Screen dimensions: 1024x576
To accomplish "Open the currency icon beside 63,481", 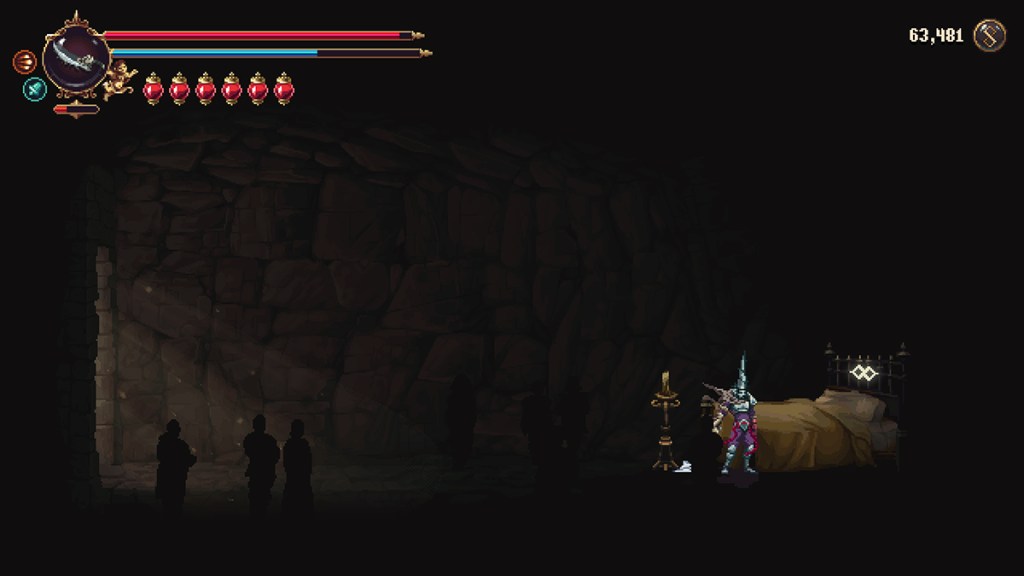I will coord(989,36).
